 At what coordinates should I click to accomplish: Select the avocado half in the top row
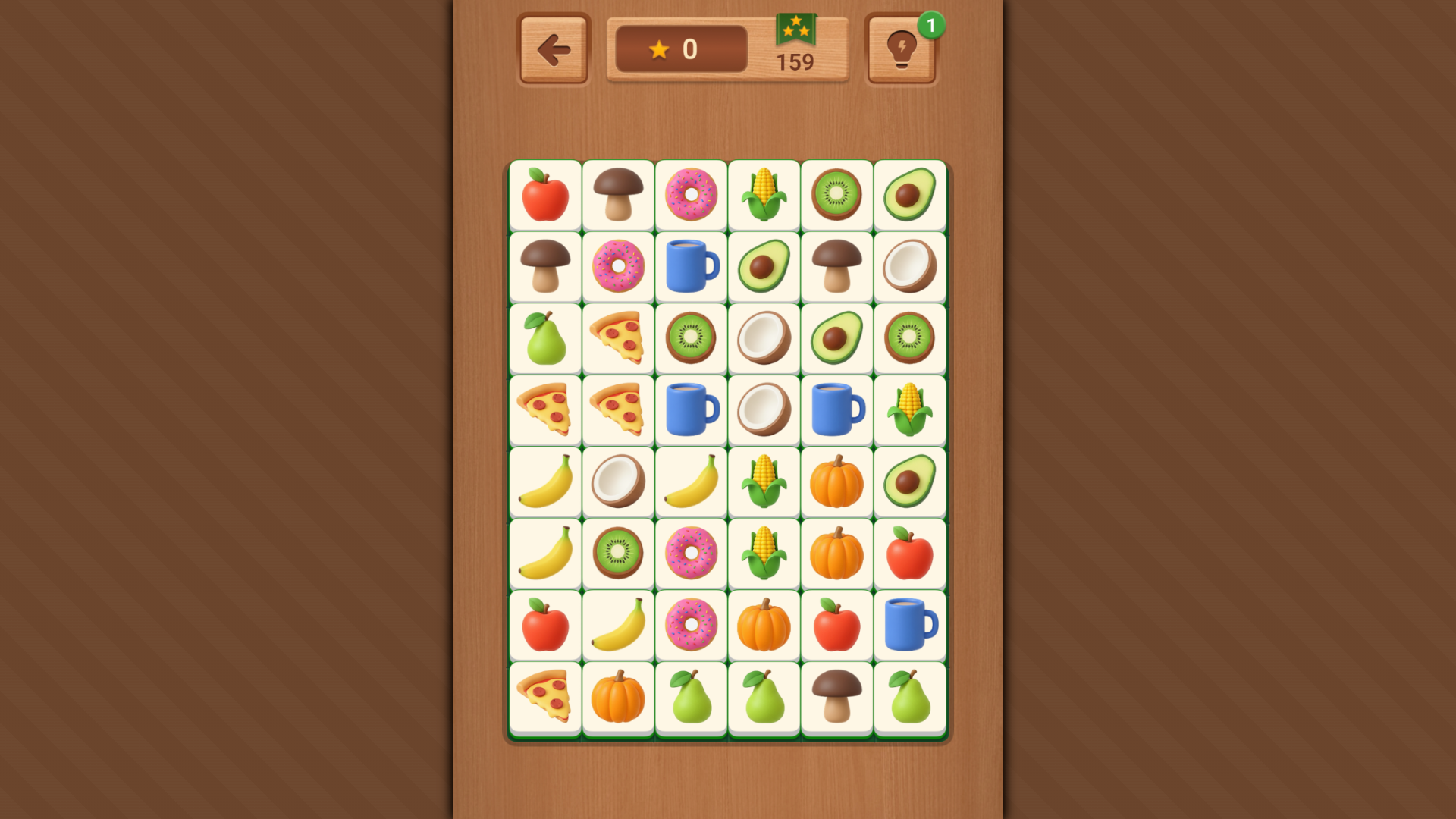pyautogui.click(x=910, y=196)
